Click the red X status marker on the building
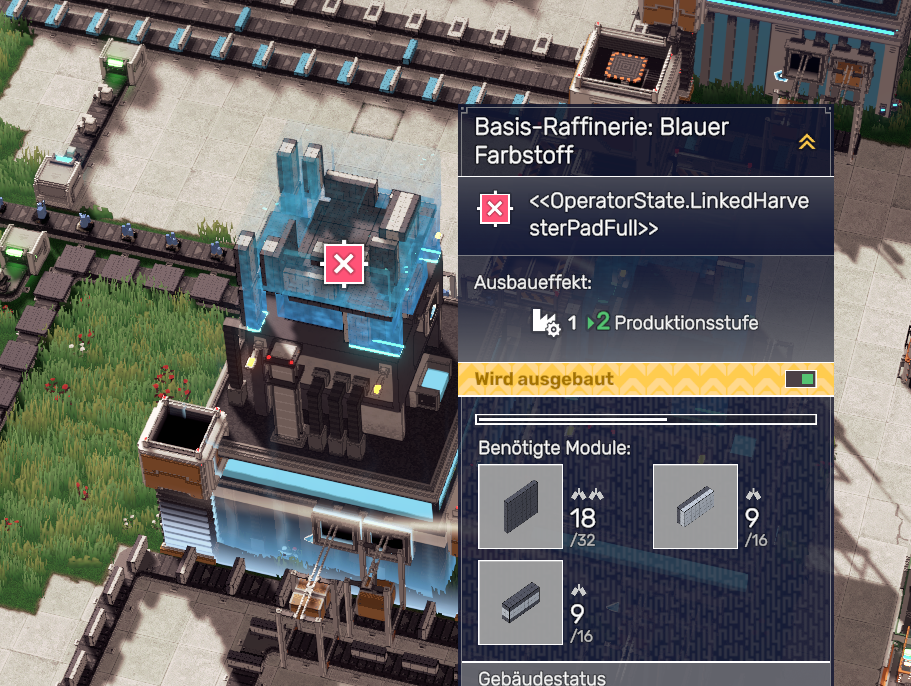The image size is (911, 686). 343,264
